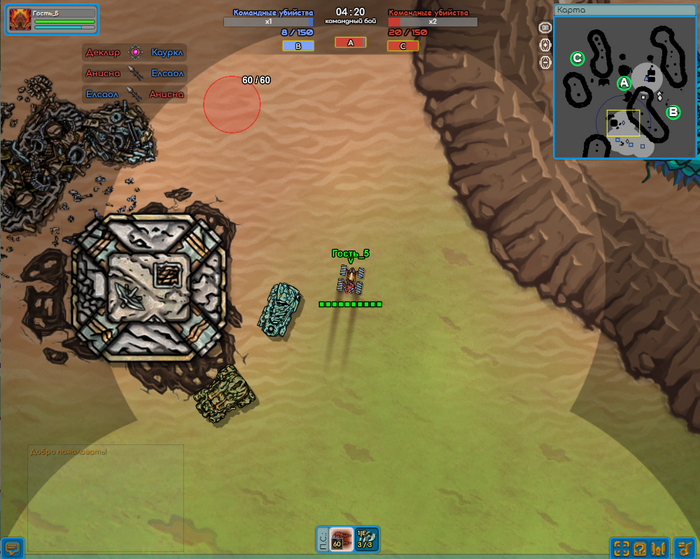Select capture point A on the minimap

624,82
